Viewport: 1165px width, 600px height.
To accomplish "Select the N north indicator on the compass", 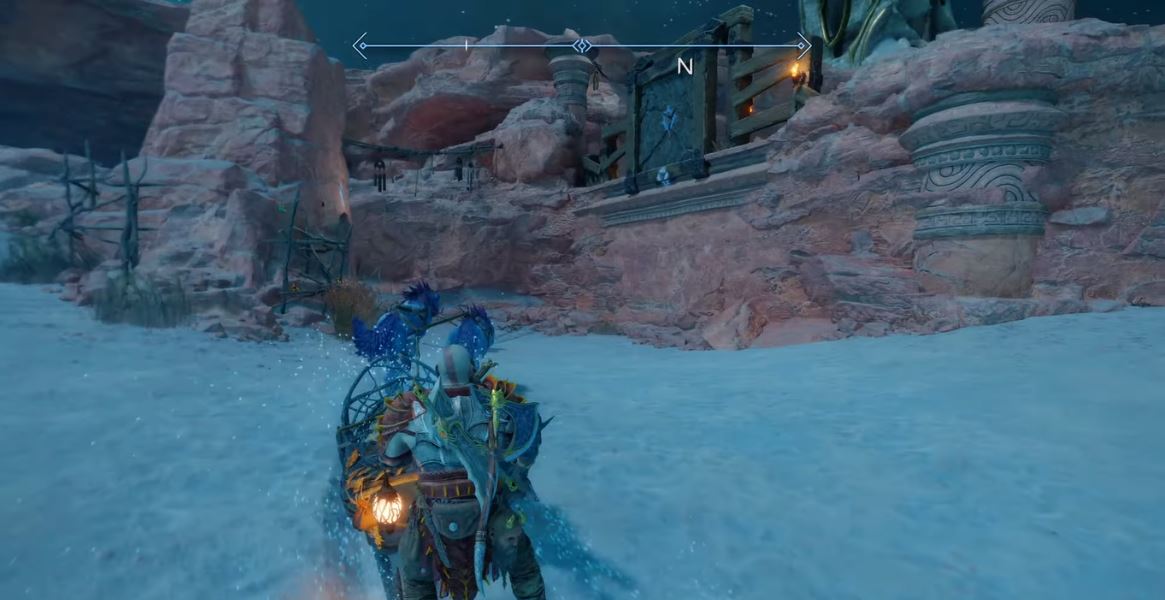I will (685, 67).
